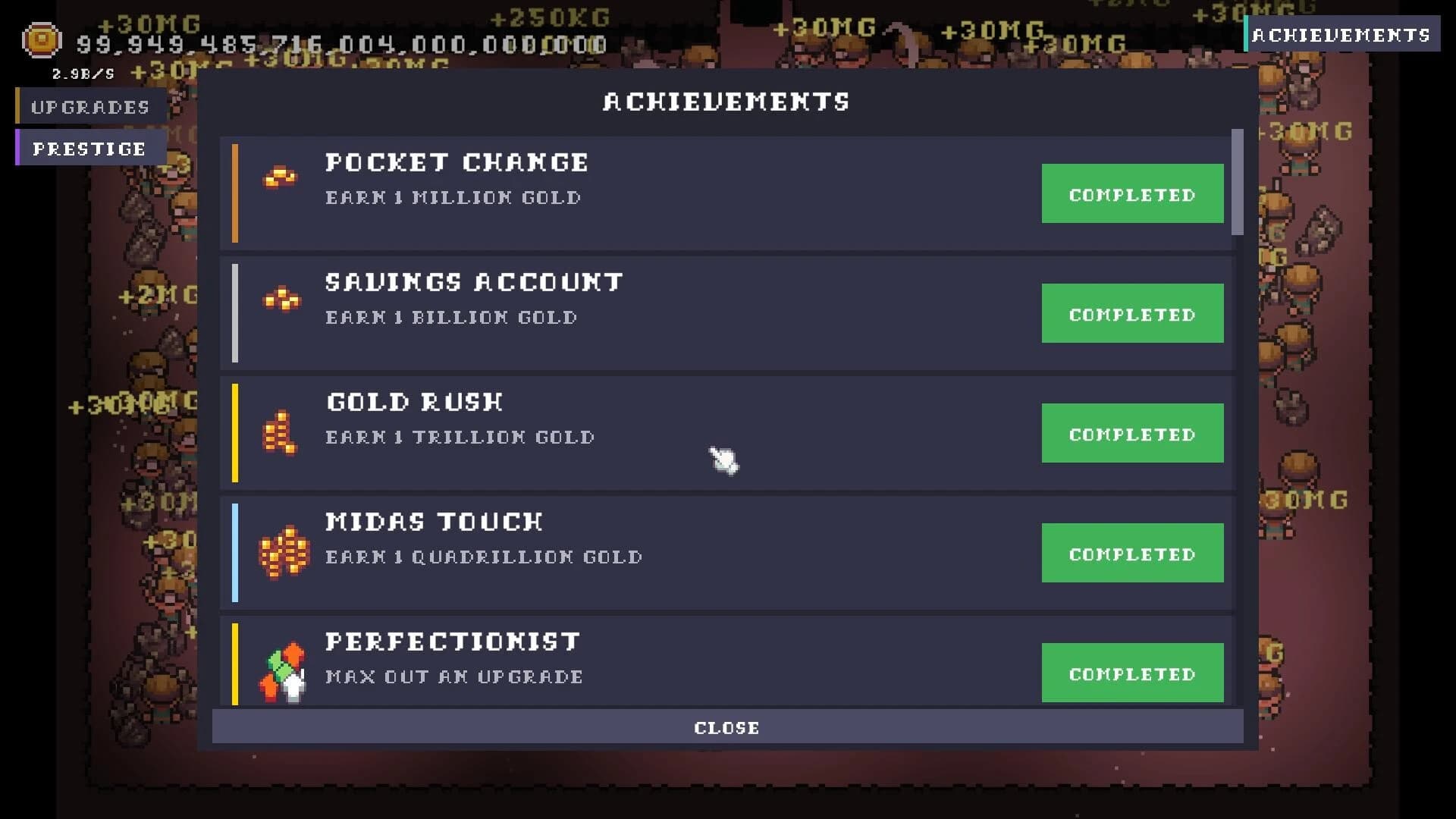Viewport: 1456px width, 819px height.
Task: Open the UPGRADES panel
Action: 89,107
